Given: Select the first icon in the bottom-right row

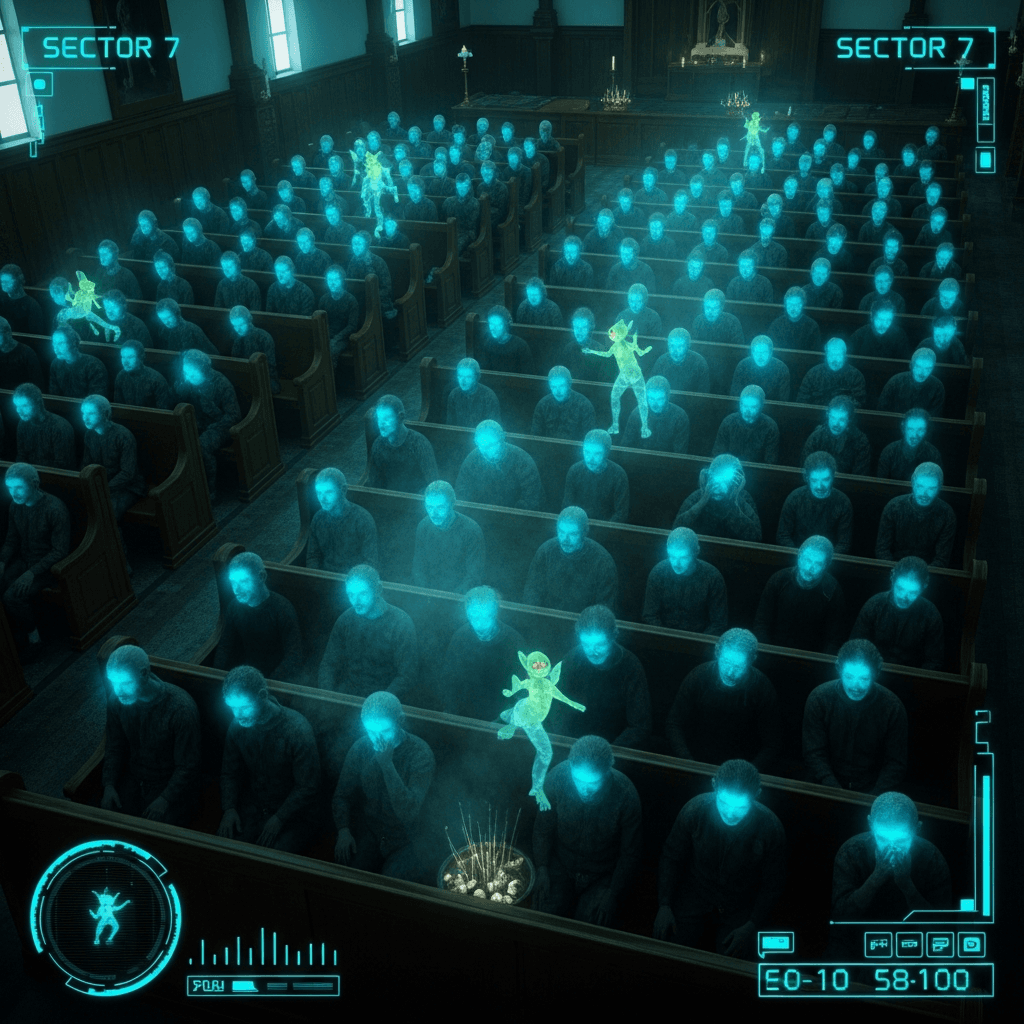Looking at the screenshot, I should [x=879, y=943].
